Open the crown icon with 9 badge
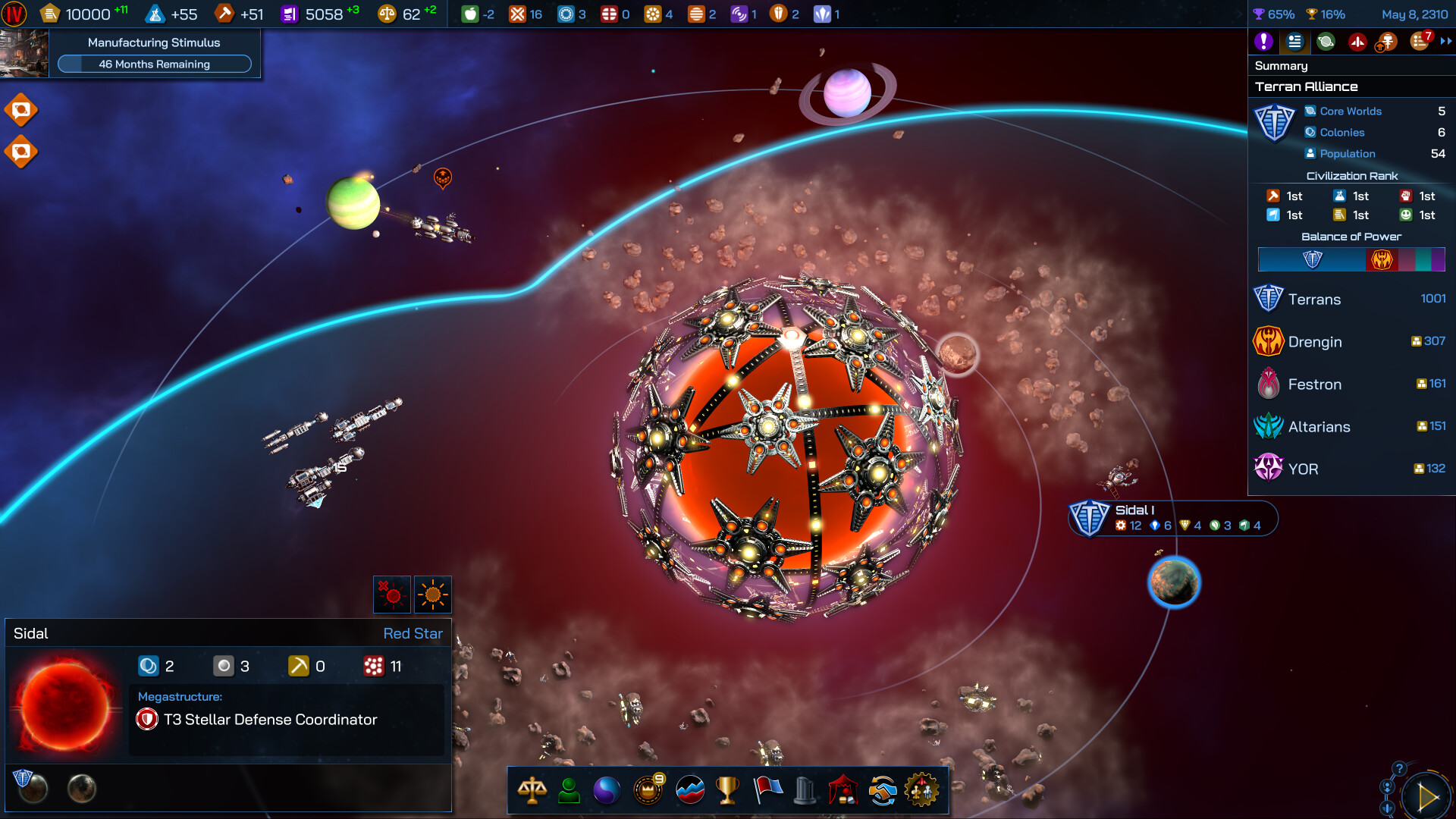The image size is (1456, 819). (x=648, y=790)
